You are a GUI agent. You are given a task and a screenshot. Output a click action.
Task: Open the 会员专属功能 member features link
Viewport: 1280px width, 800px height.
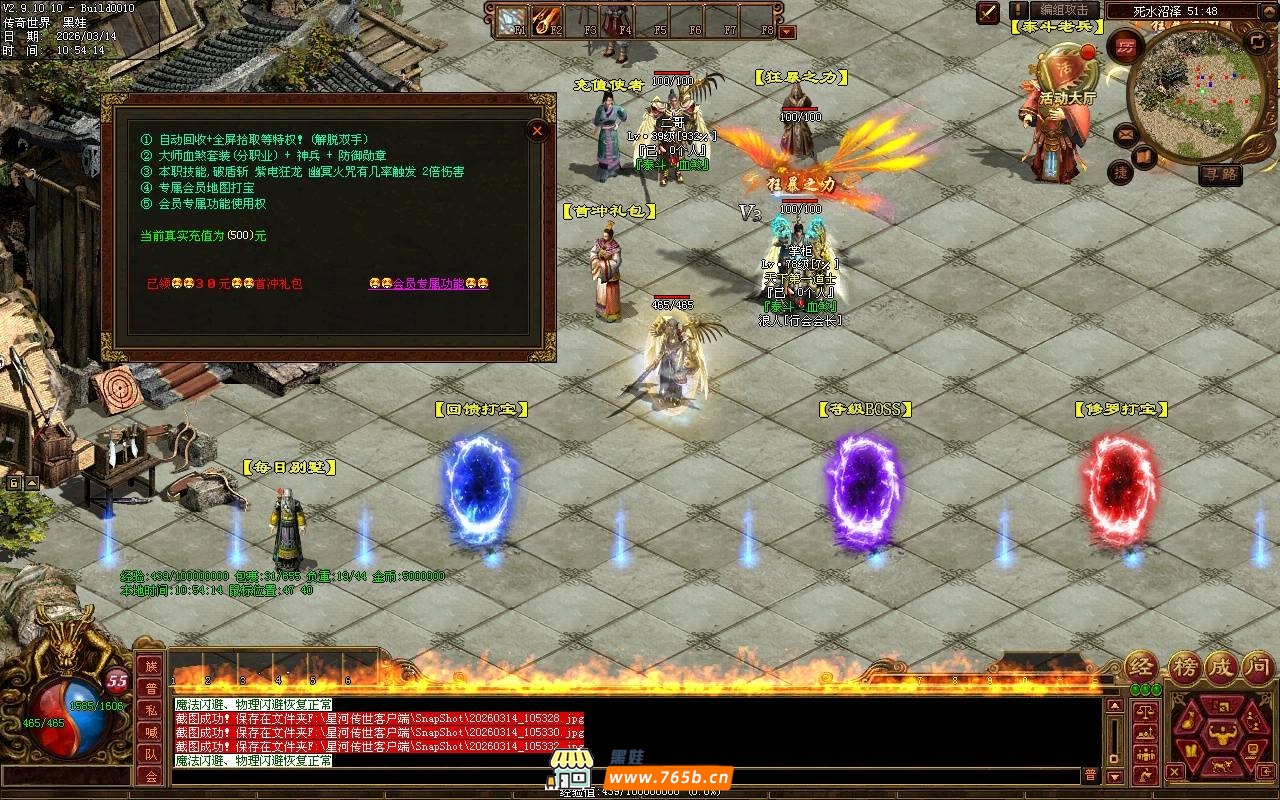pyautogui.click(x=428, y=284)
